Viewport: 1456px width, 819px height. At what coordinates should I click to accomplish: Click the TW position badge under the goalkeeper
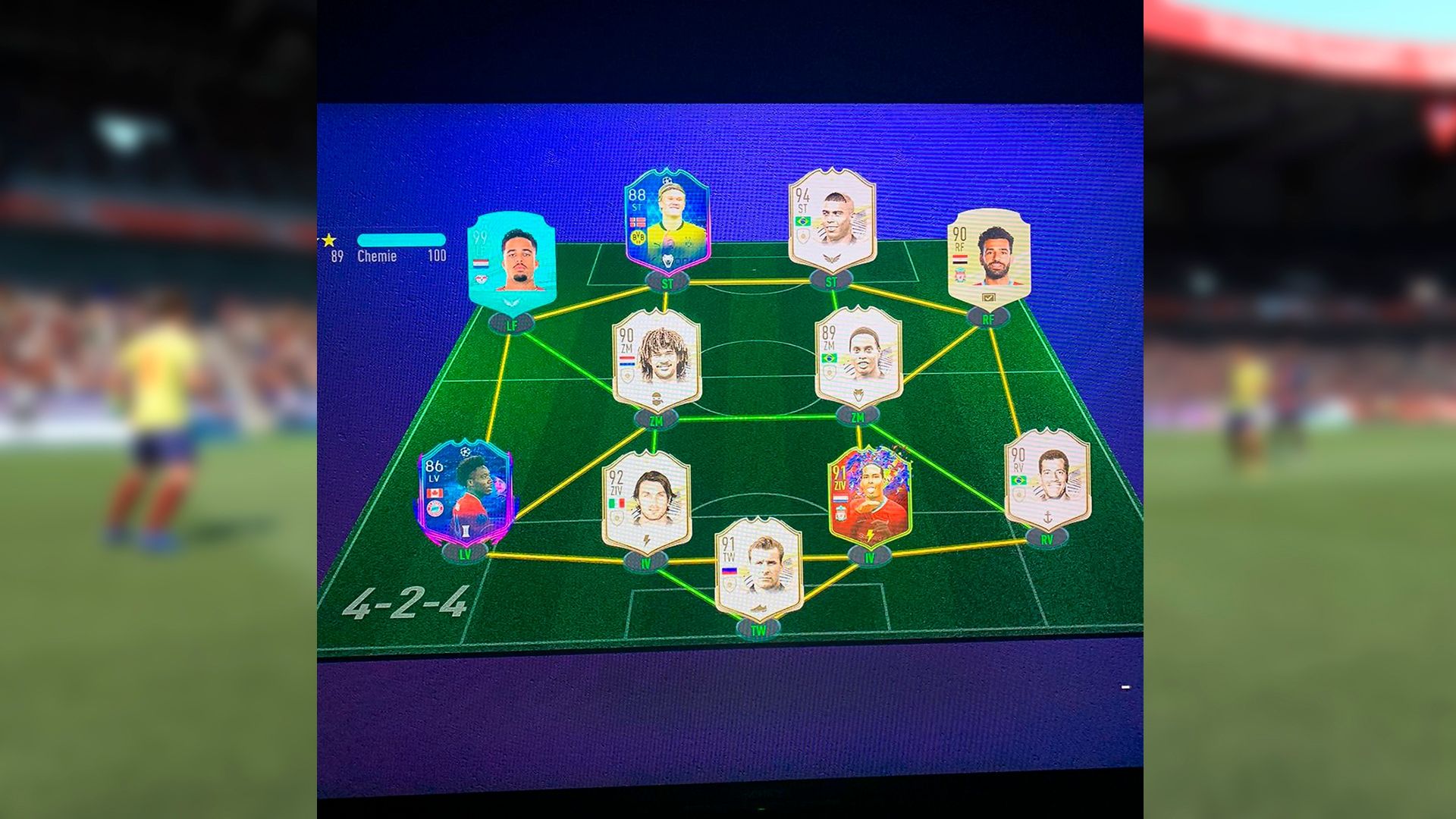coord(755,628)
